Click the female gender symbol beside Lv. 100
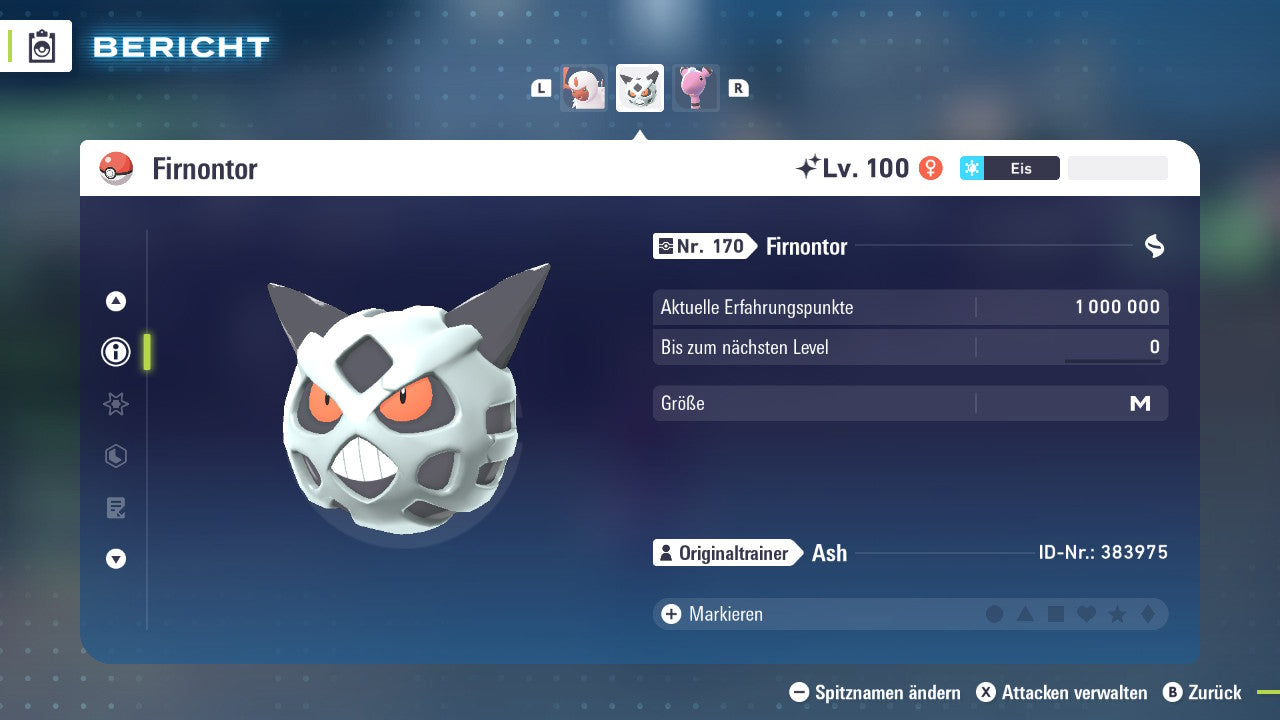1280x720 pixels. [x=930, y=168]
